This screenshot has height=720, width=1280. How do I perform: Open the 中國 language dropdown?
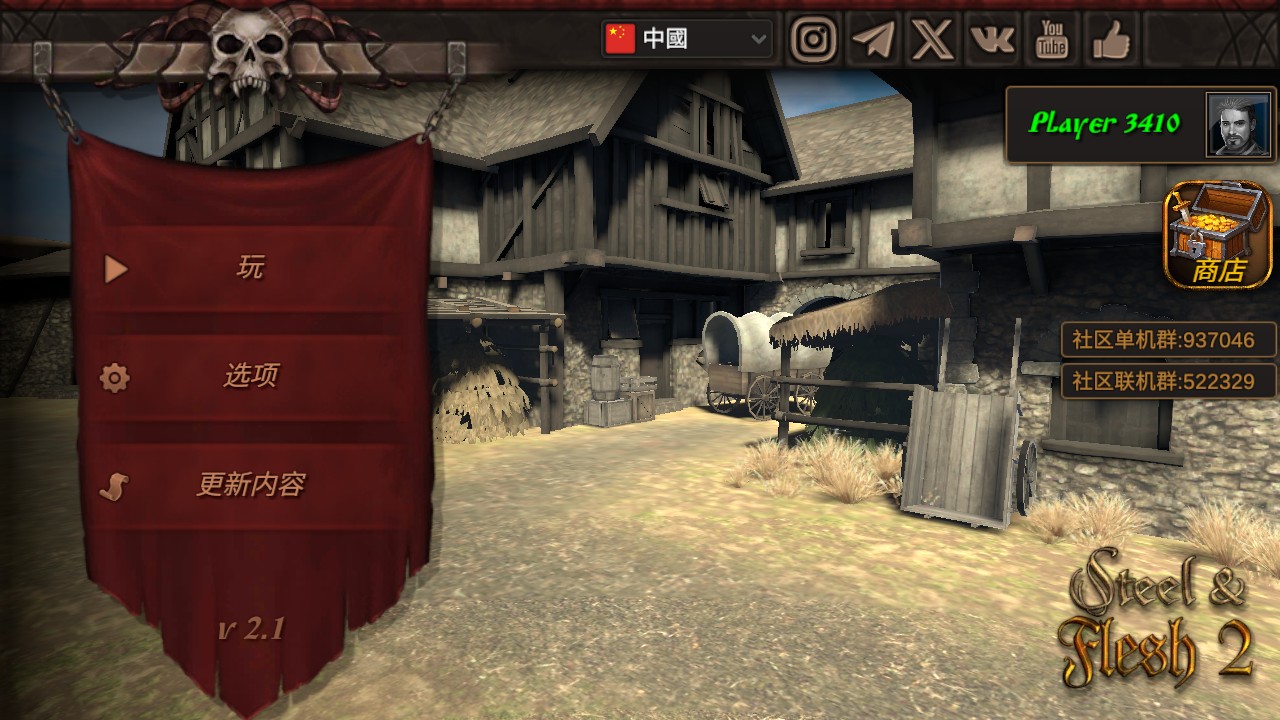pyautogui.click(x=687, y=39)
